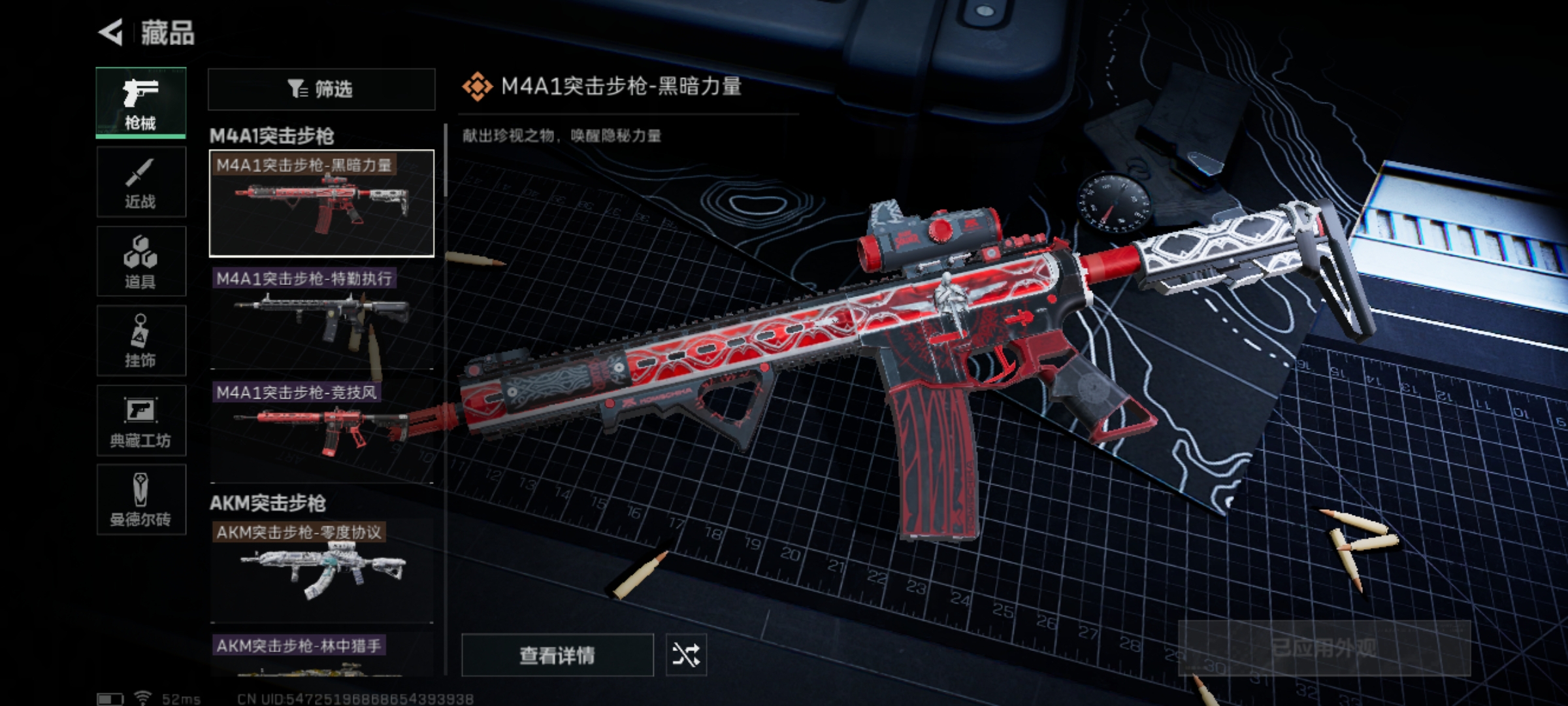This screenshot has width=1568, height=706.
Task: Click the shuffle arrows icon button
Action: [x=686, y=654]
